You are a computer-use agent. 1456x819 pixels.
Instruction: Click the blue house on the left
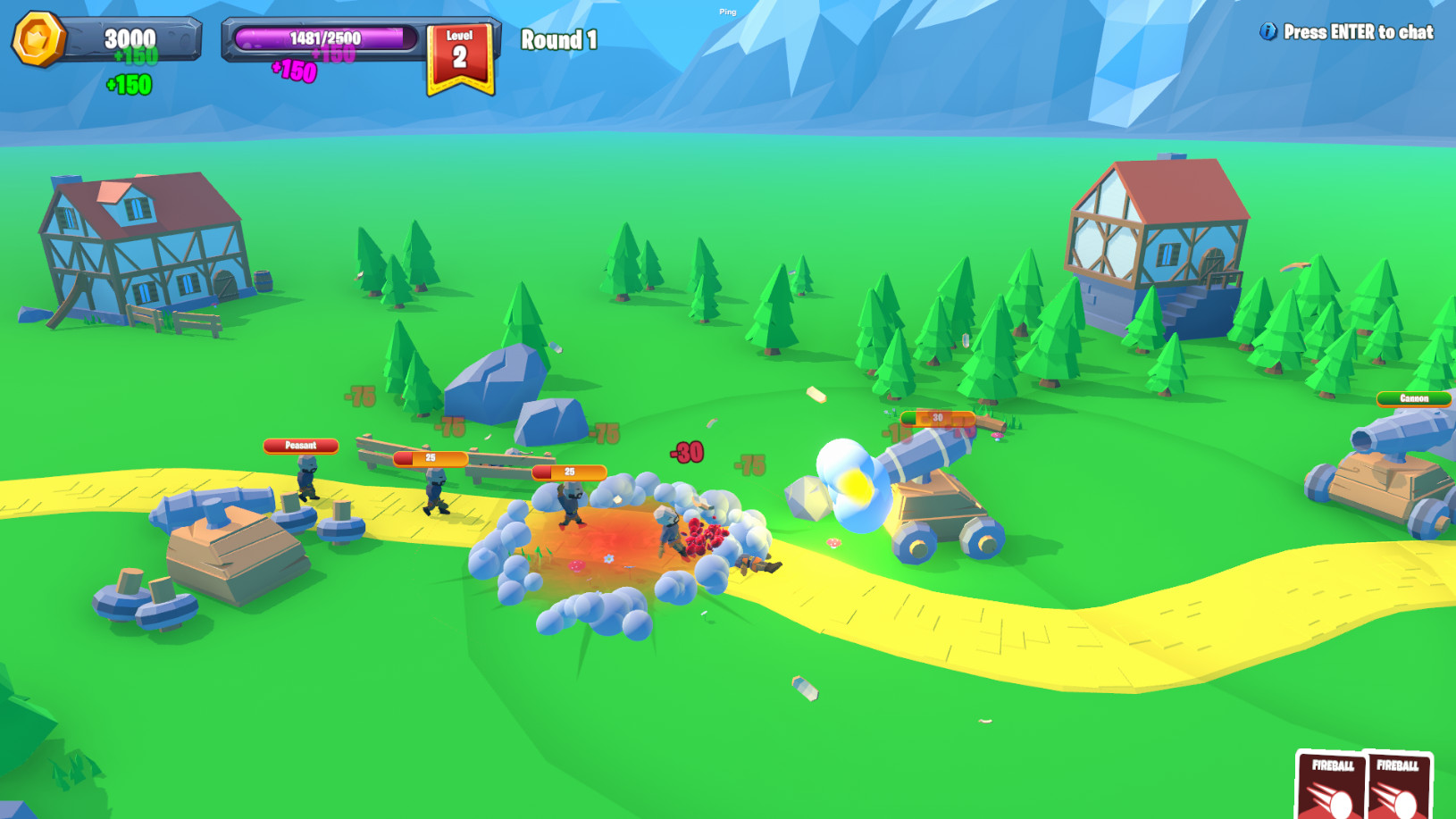tap(143, 250)
